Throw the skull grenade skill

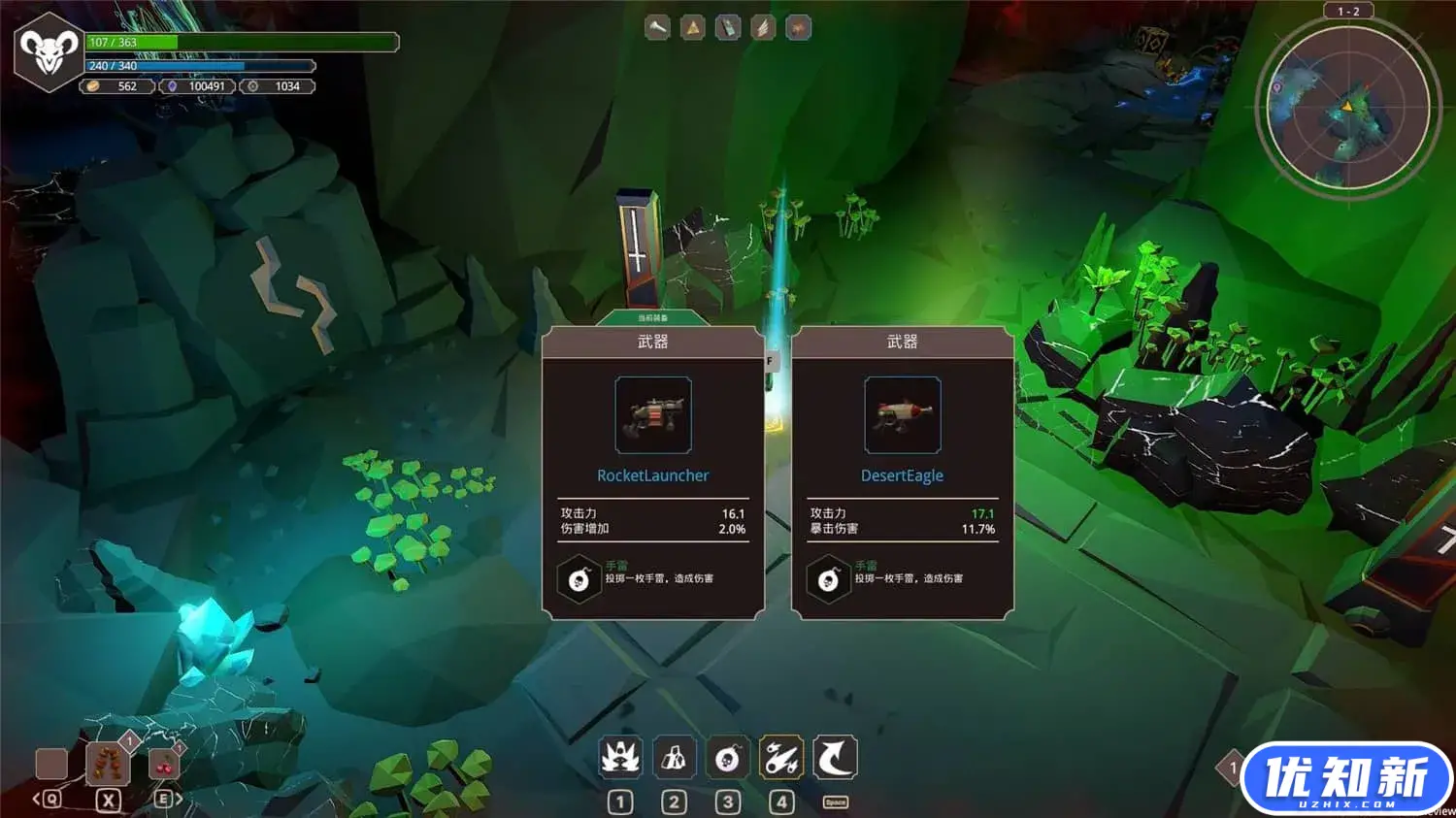pos(727,758)
